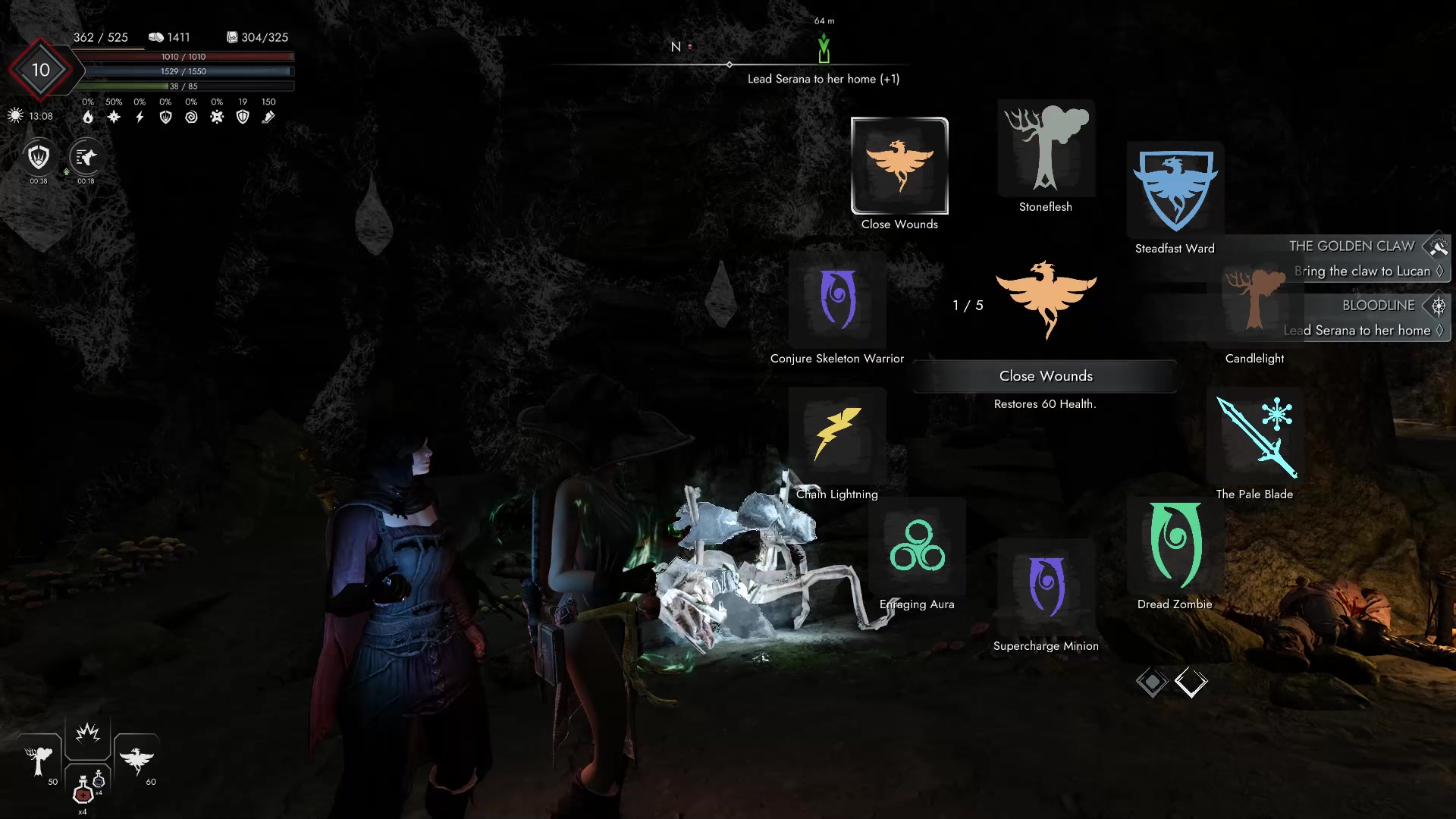Choose the Supercharge Minion spell
1456x819 pixels.
(1046, 588)
